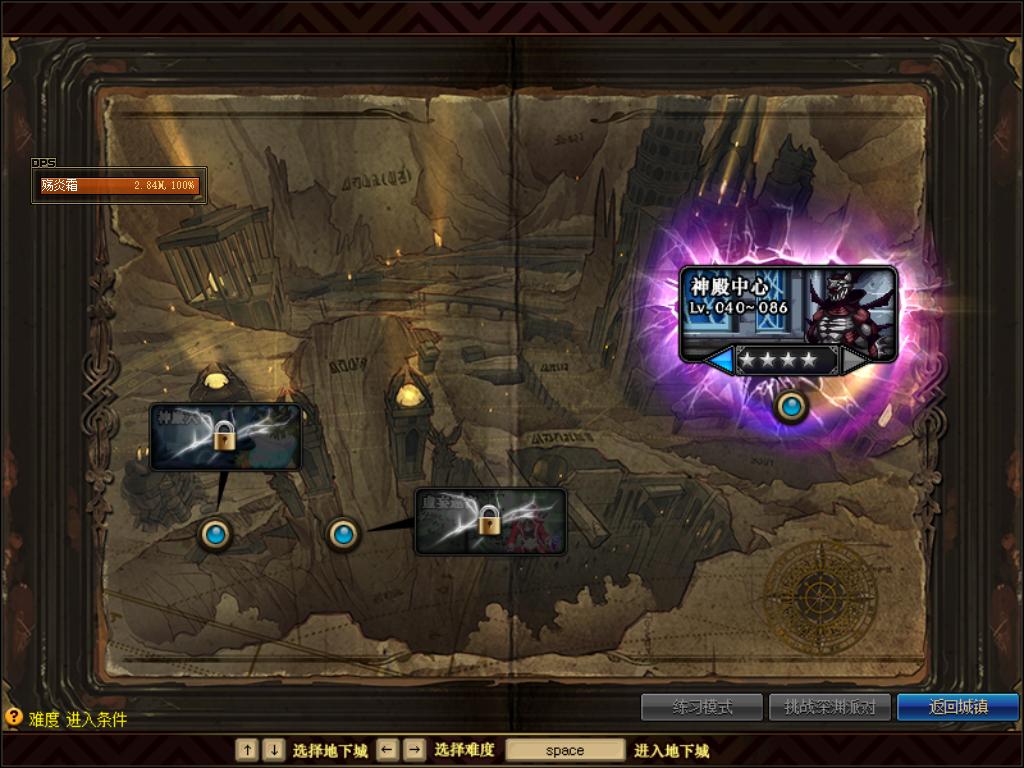Open the 难度 进入条件 help icon

[13, 717]
